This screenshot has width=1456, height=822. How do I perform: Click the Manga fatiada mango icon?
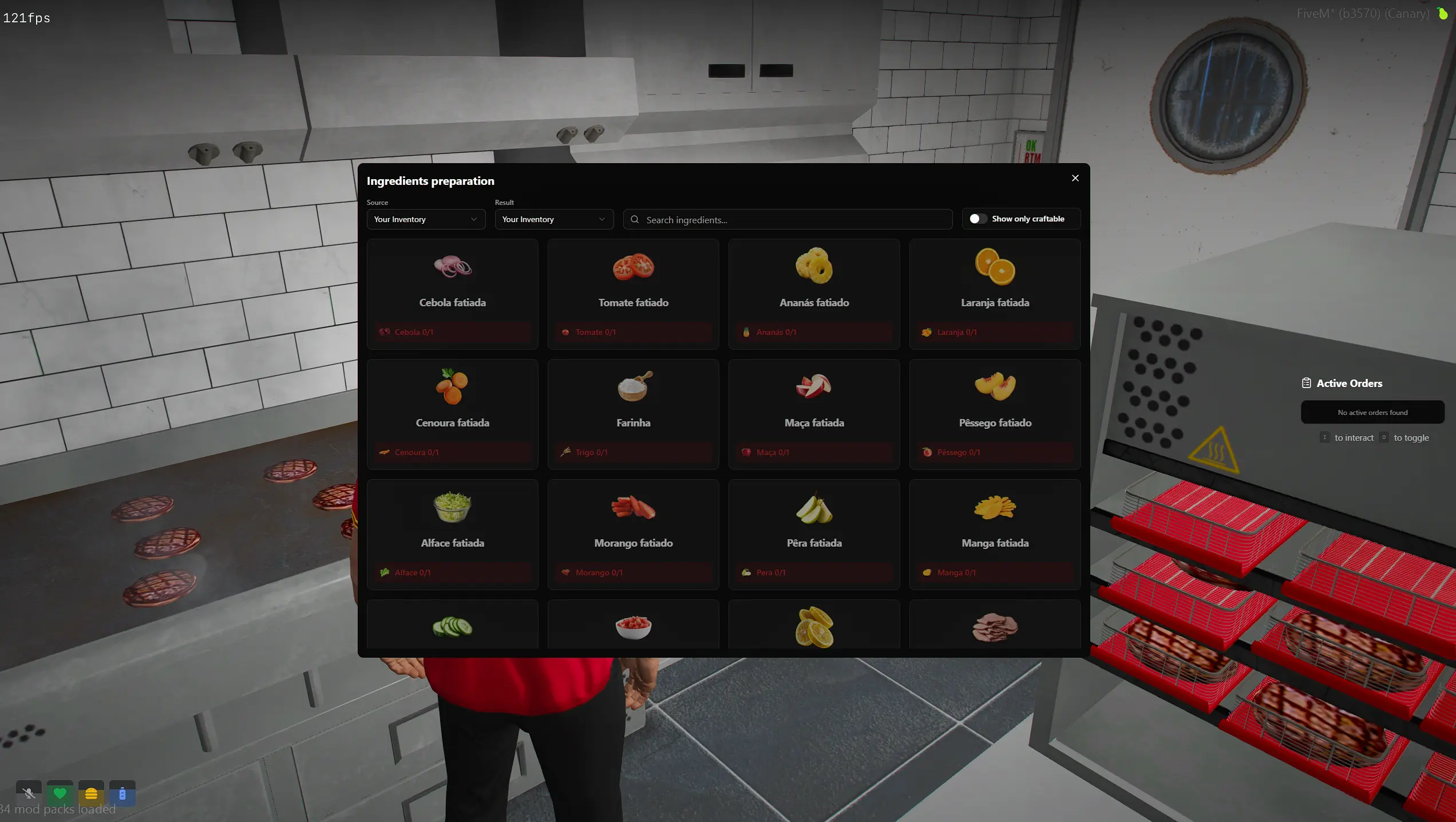tap(995, 508)
